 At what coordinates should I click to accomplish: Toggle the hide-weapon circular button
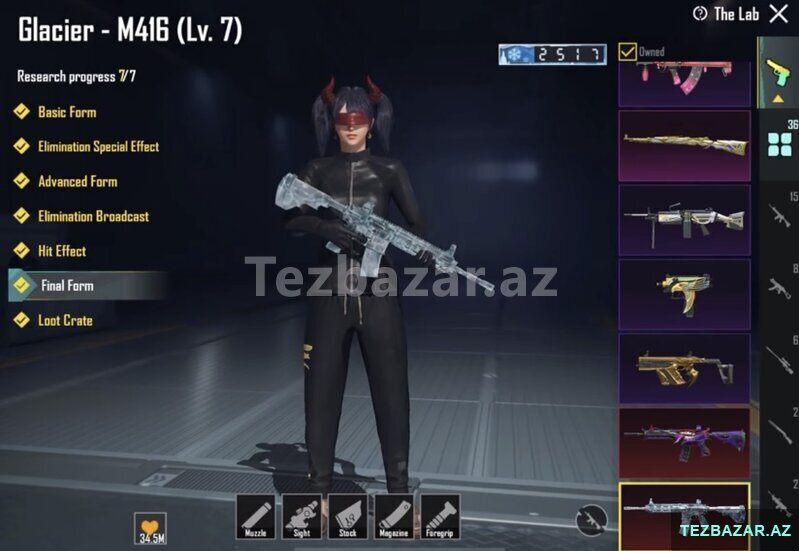tap(592, 518)
